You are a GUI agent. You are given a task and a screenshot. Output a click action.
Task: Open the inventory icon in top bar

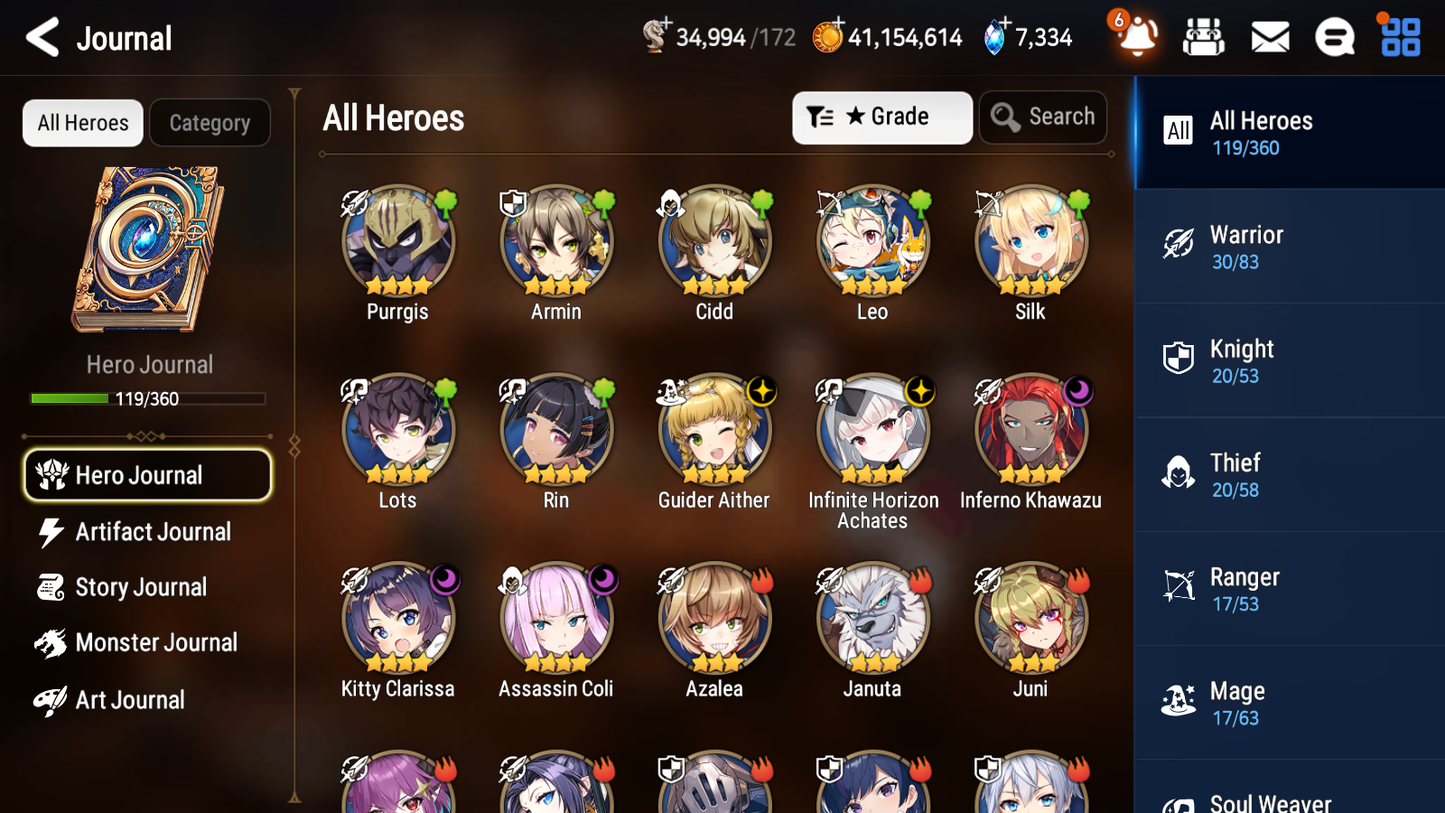point(1203,36)
